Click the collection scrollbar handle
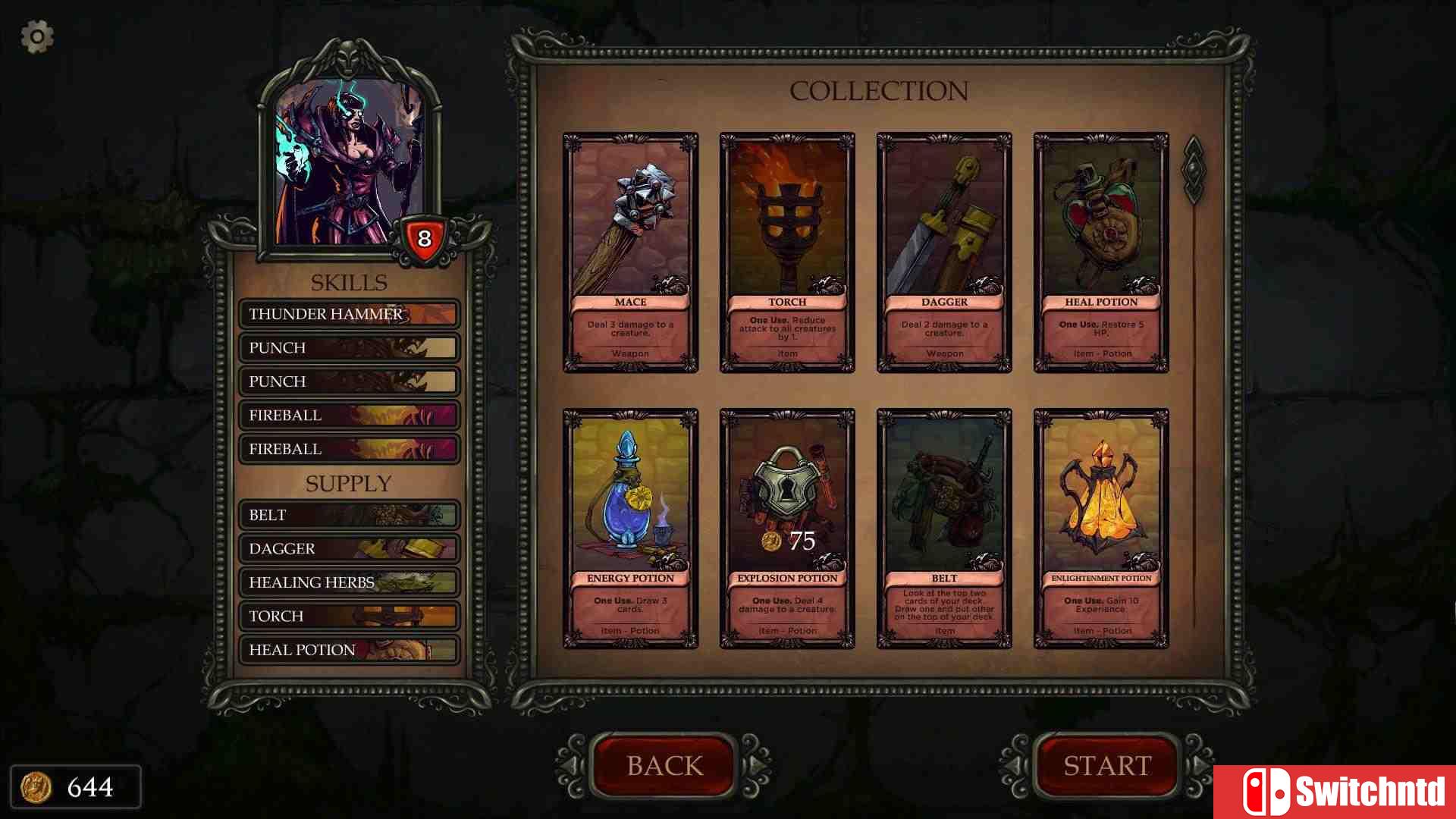This screenshot has height=819, width=1456. coord(1194,170)
